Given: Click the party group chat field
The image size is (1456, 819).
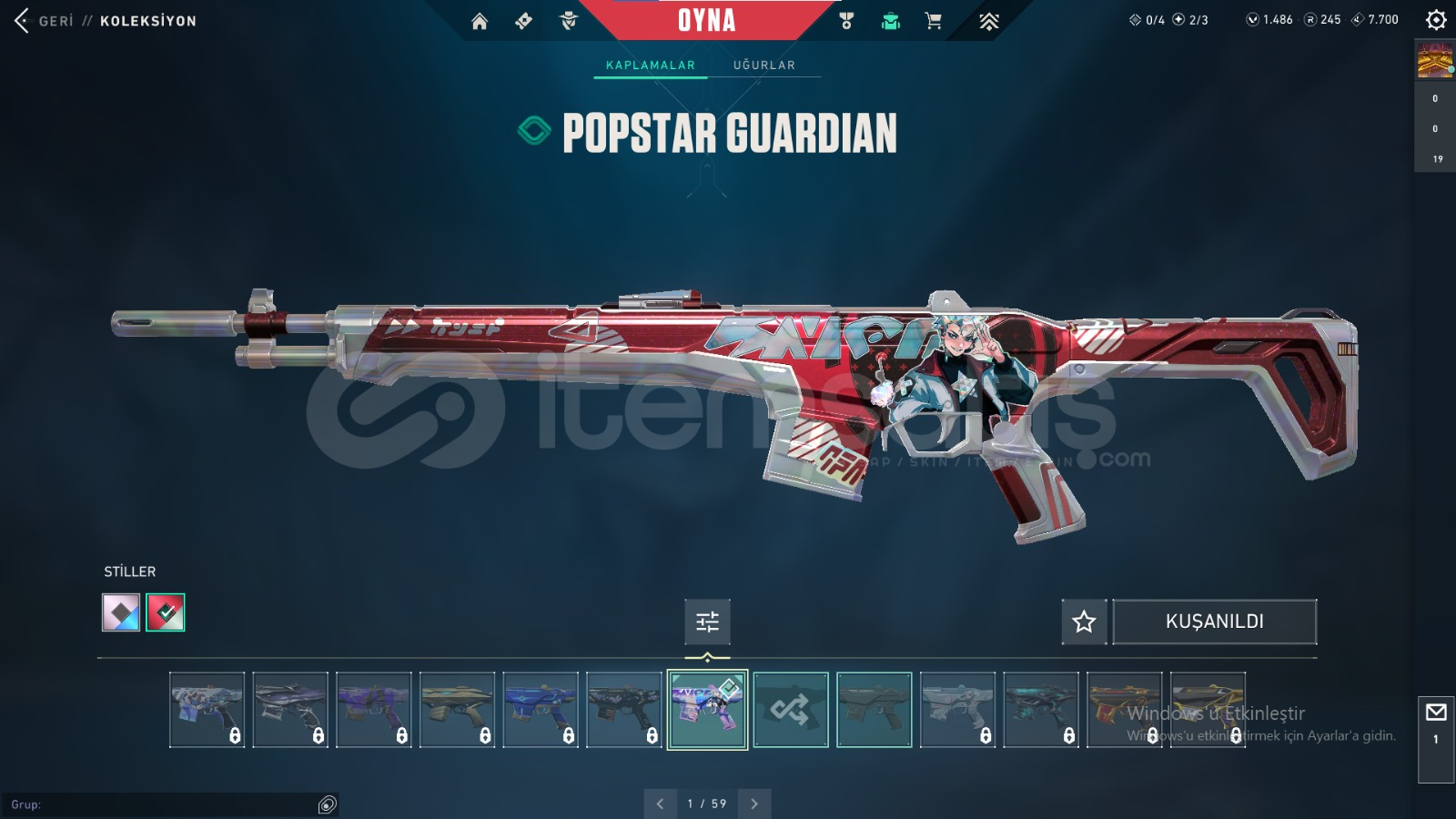Looking at the screenshot, I should [x=164, y=804].
